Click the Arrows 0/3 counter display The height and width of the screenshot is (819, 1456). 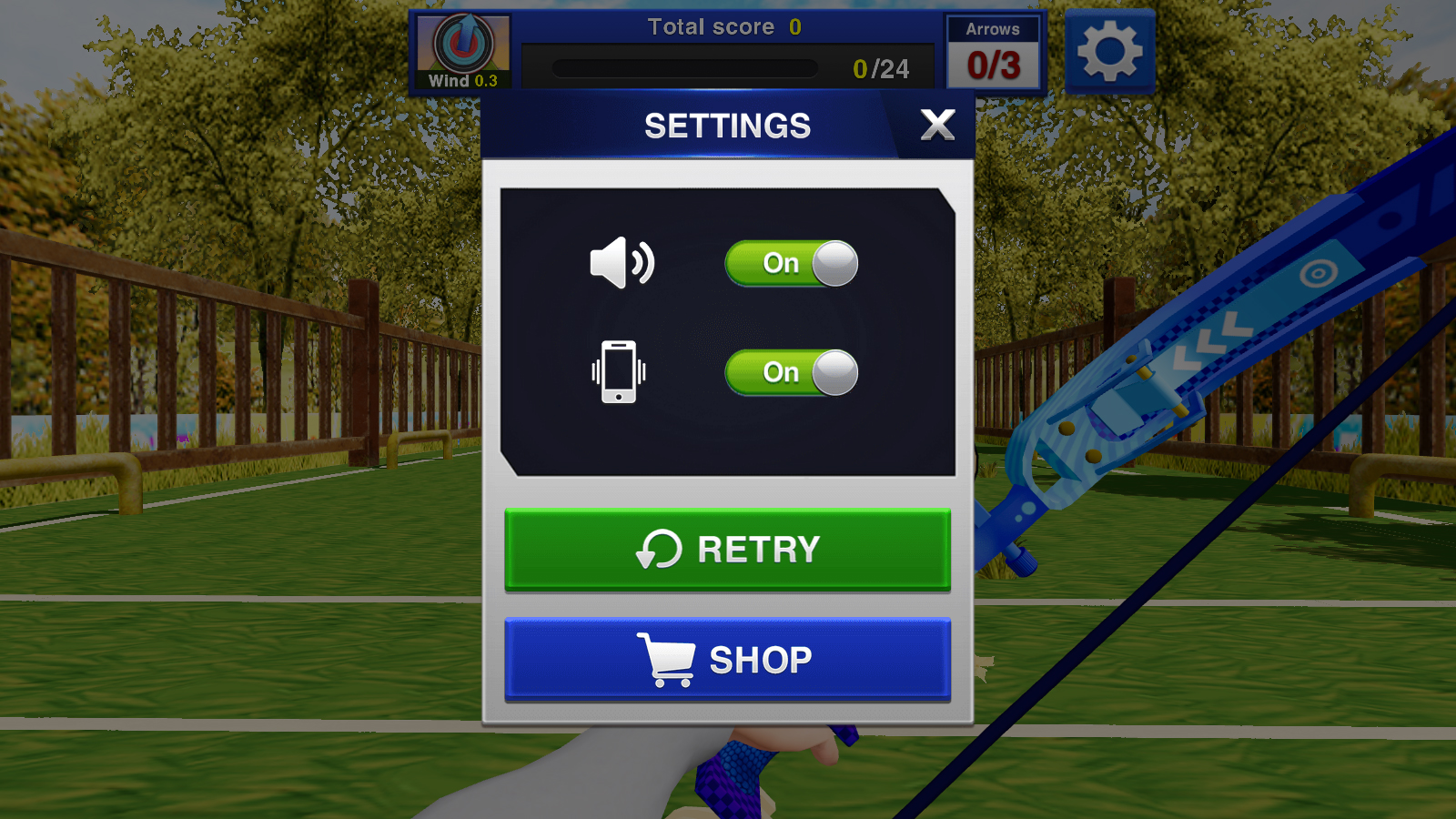(994, 50)
